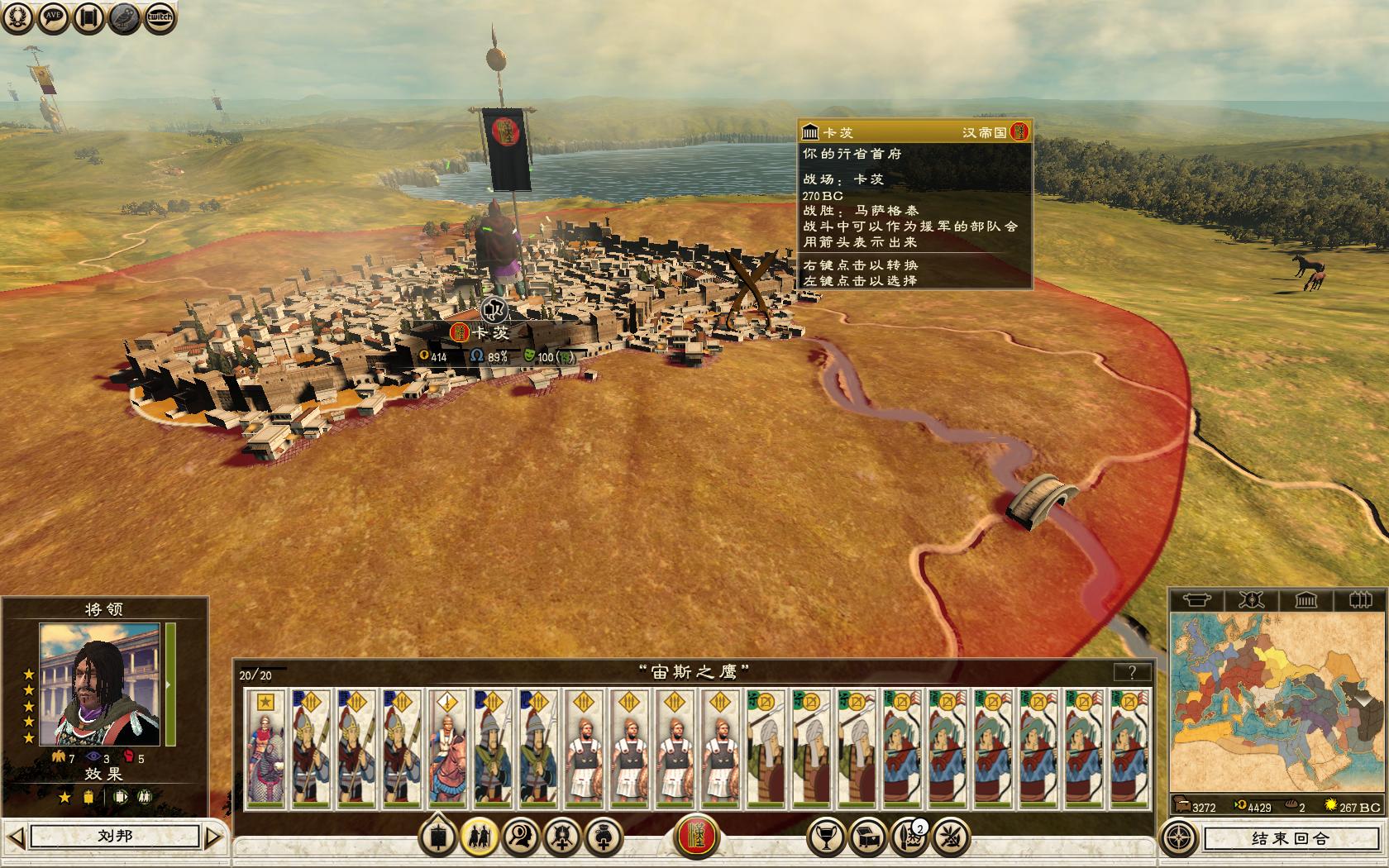This screenshot has height=868, width=1389.
Task: Open the Twitch button
Action: 160,18
